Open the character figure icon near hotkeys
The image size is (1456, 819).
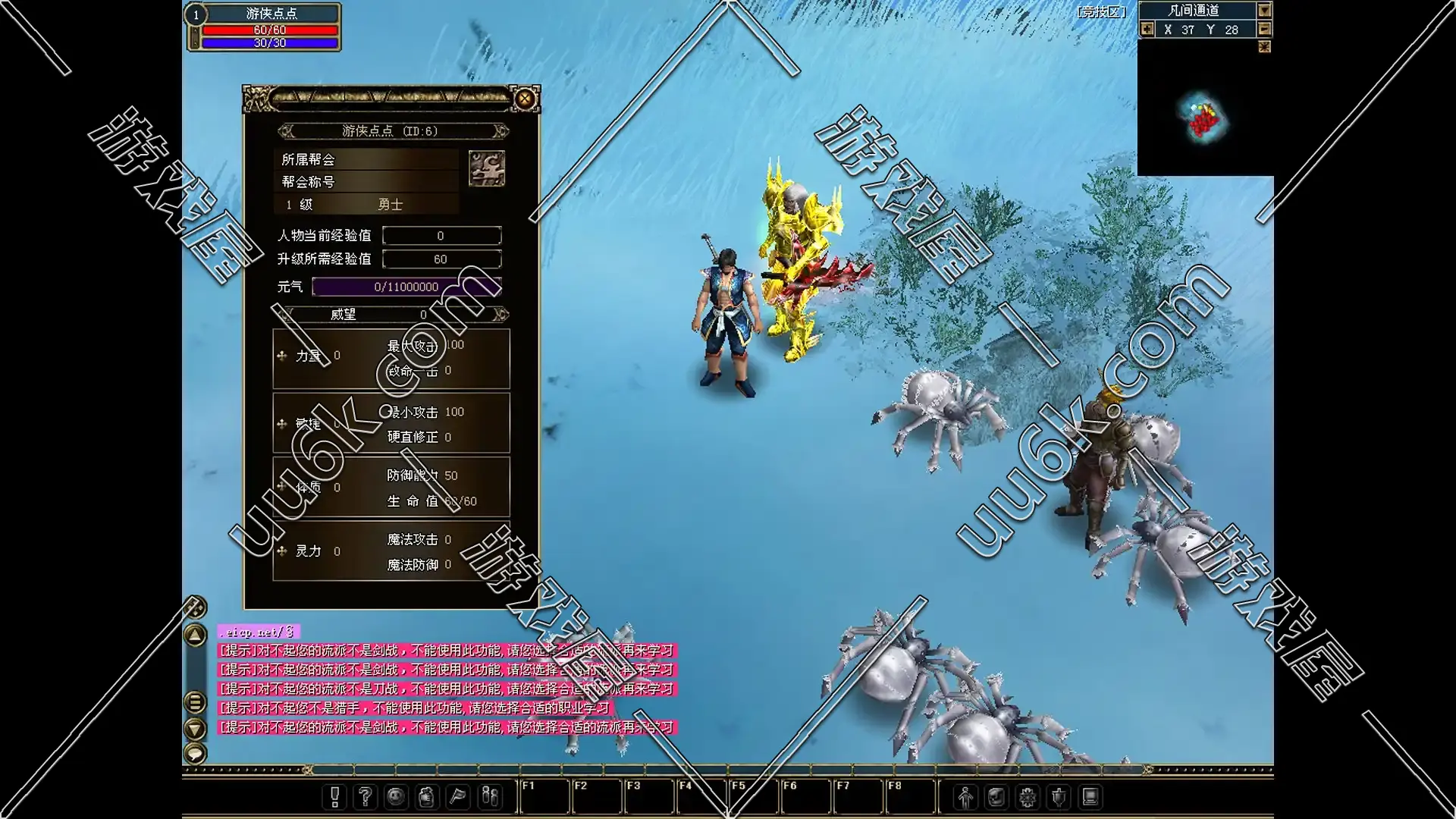[965, 796]
